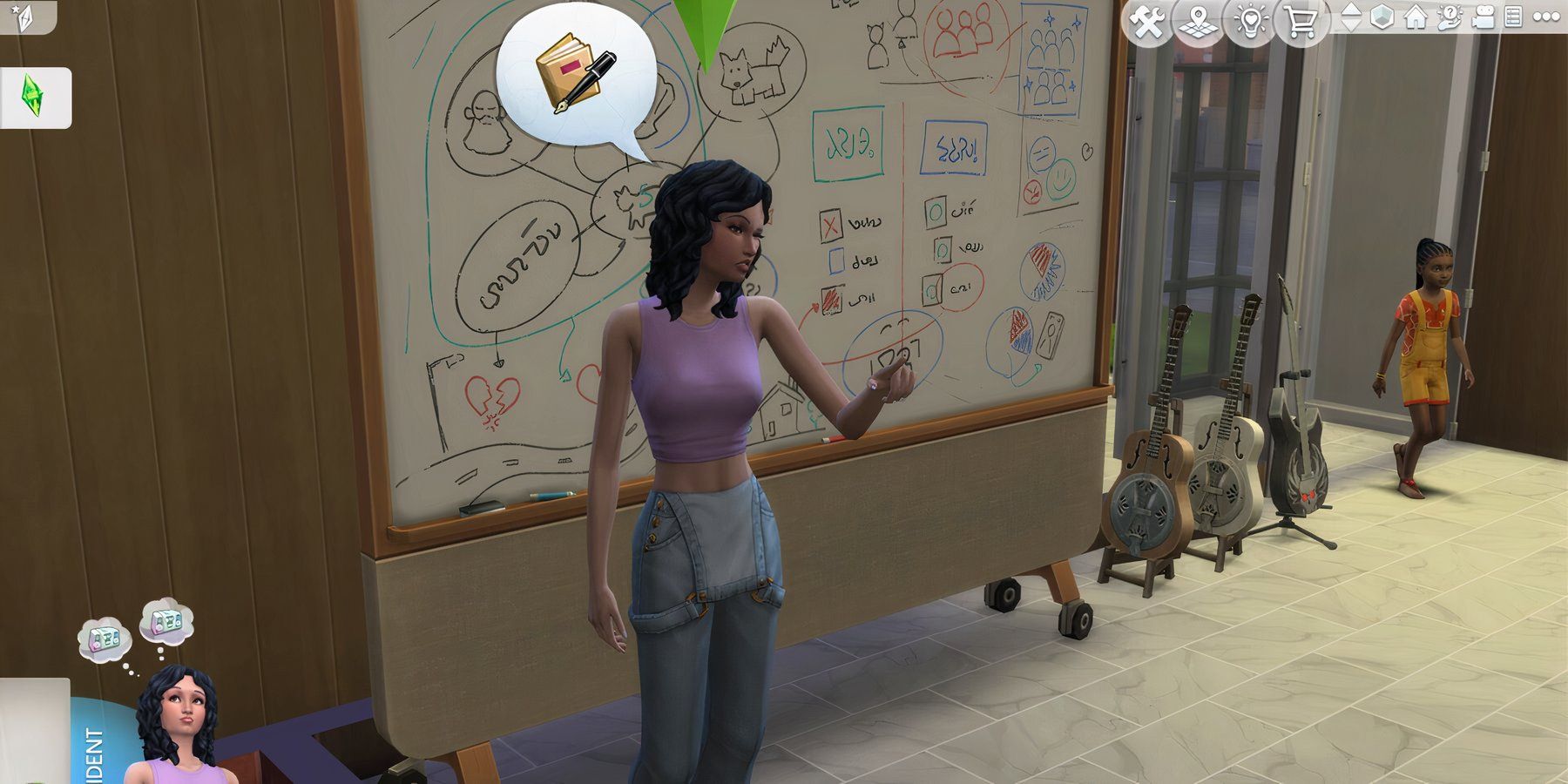The image size is (1568, 784).
Task: Open the three-dots game menu
Action: 1546,17
